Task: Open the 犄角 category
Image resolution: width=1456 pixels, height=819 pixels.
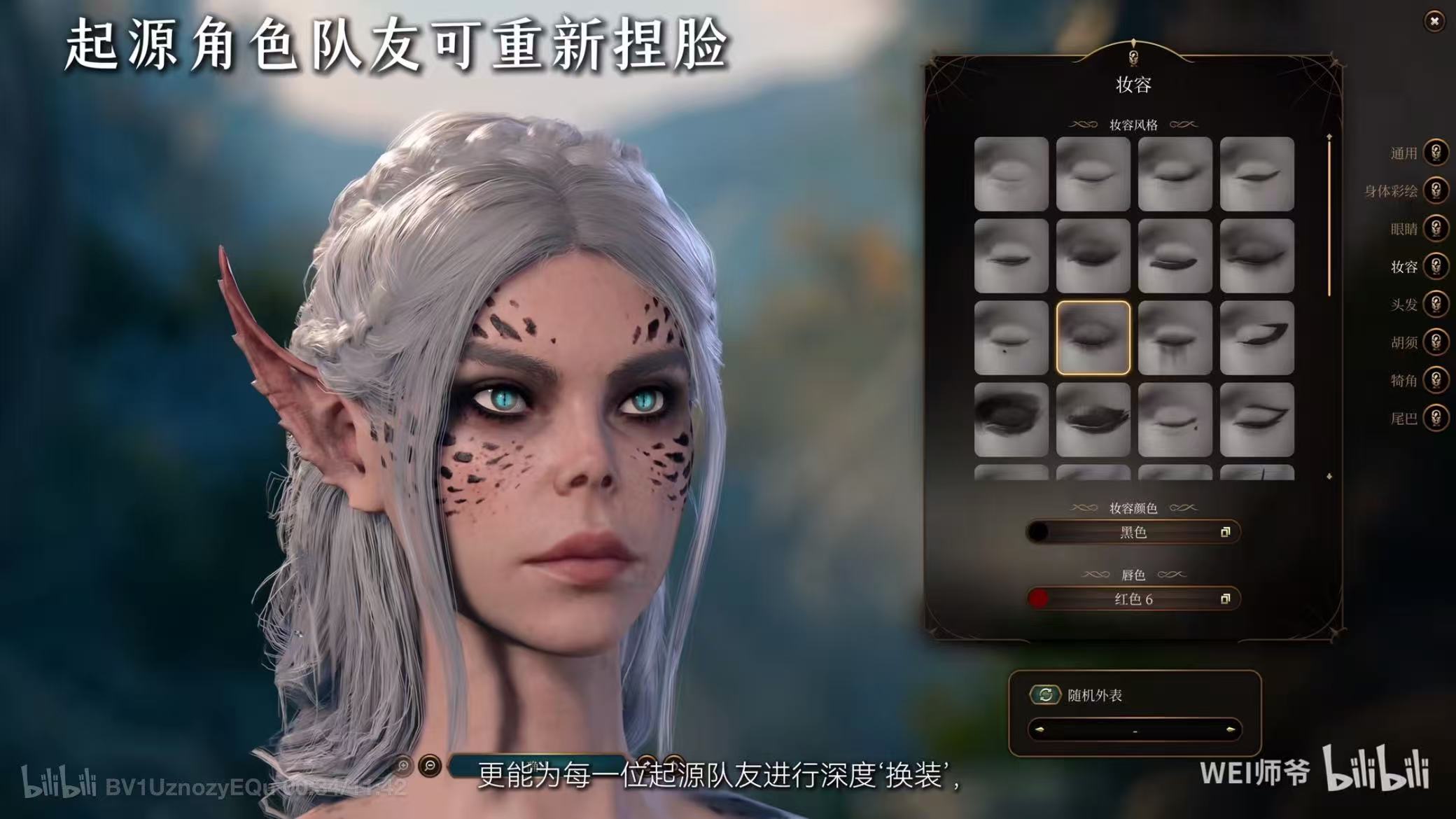Action: [x=1435, y=380]
